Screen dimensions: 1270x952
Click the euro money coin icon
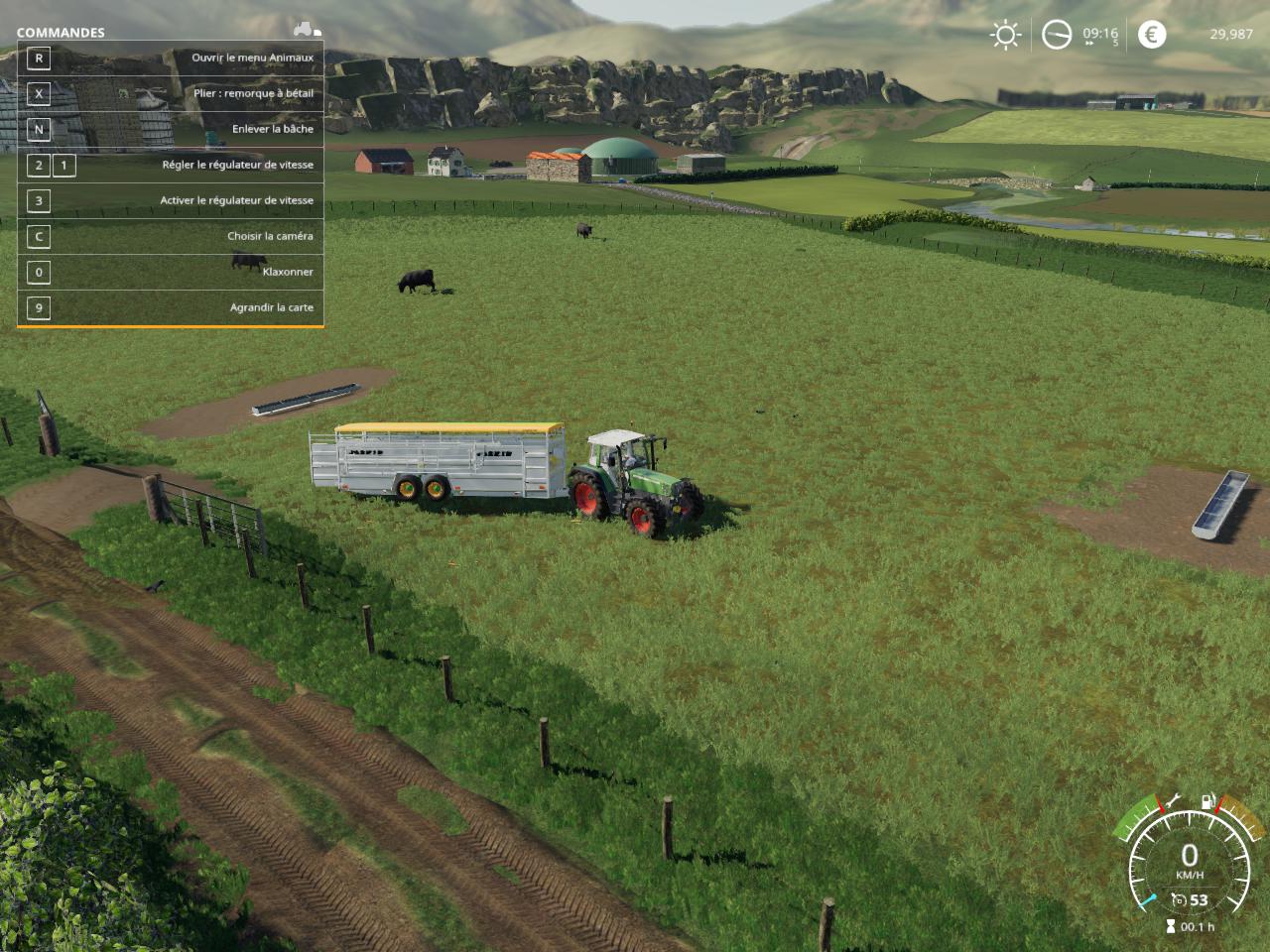[x=1151, y=35]
